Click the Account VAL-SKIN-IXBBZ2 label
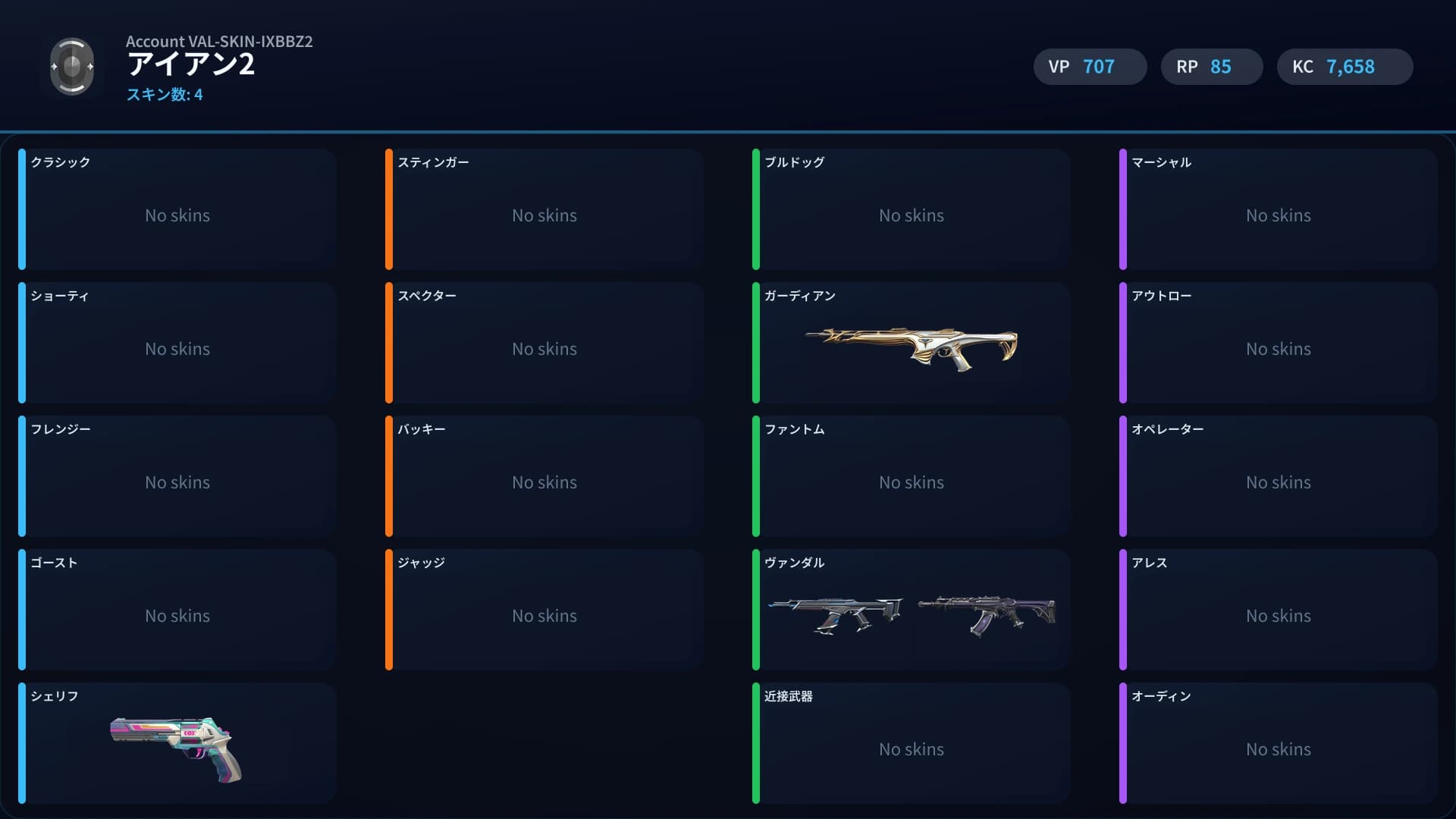This screenshot has width=1456, height=819. (219, 42)
